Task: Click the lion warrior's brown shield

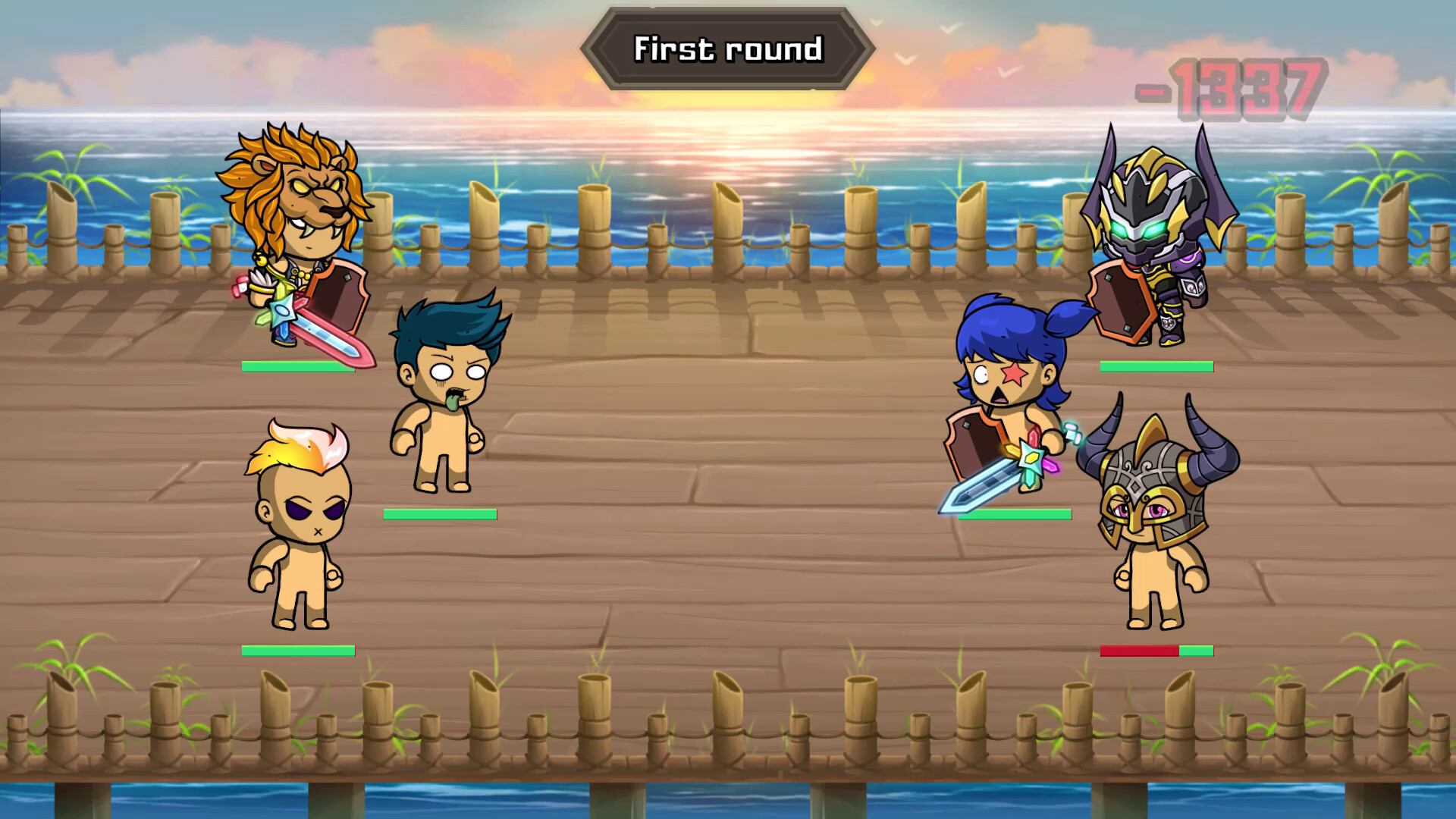Action: 337,296
